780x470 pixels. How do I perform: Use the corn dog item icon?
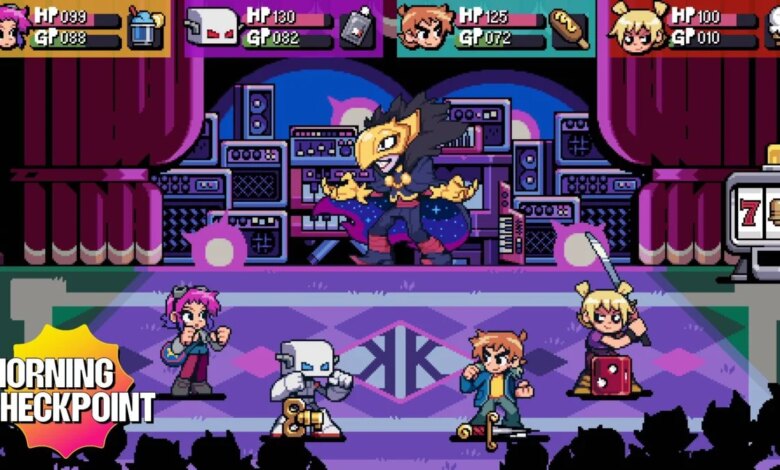pos(570,28)
